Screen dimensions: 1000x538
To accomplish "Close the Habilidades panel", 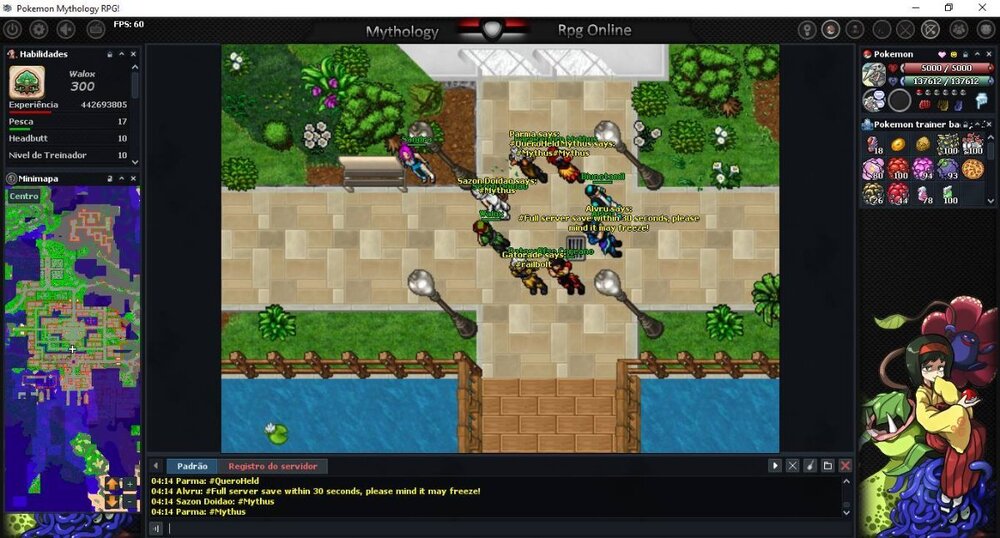I will coord(135,54).
